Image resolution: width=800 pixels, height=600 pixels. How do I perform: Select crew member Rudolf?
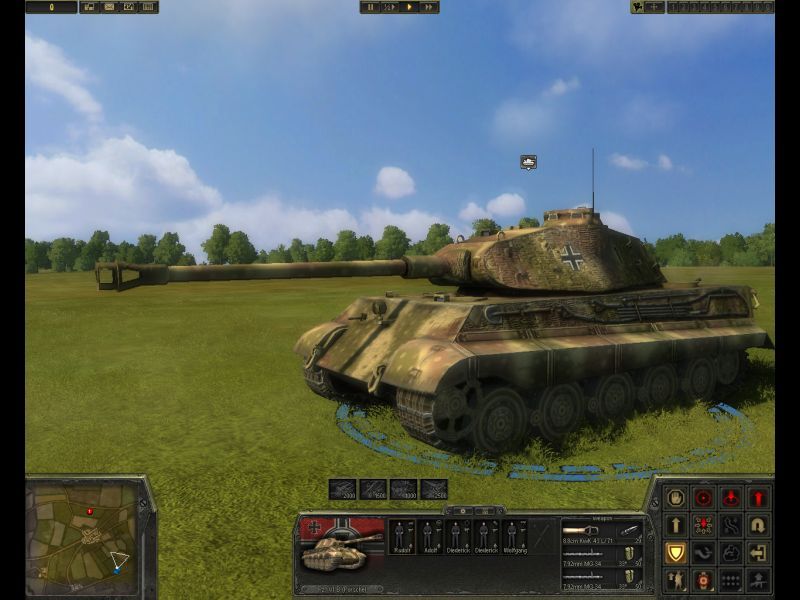[x=402, y=536]
